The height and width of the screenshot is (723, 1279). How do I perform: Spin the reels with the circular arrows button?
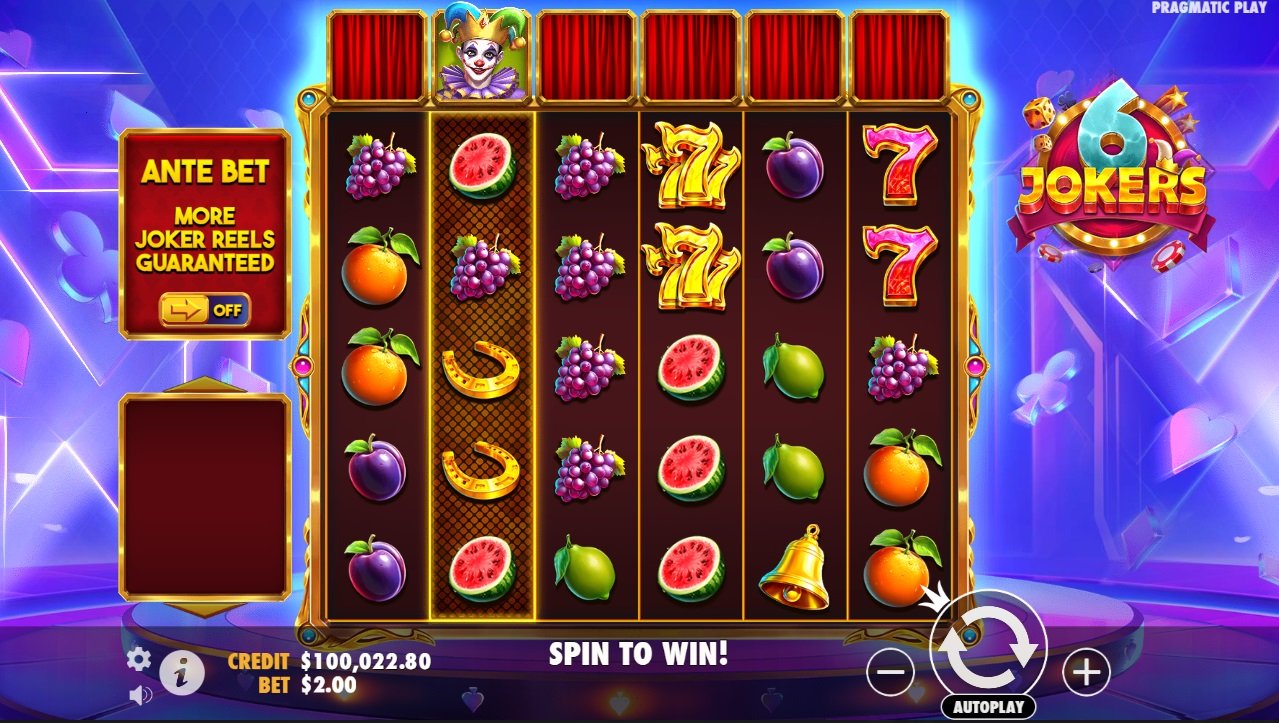click(988, 647)
